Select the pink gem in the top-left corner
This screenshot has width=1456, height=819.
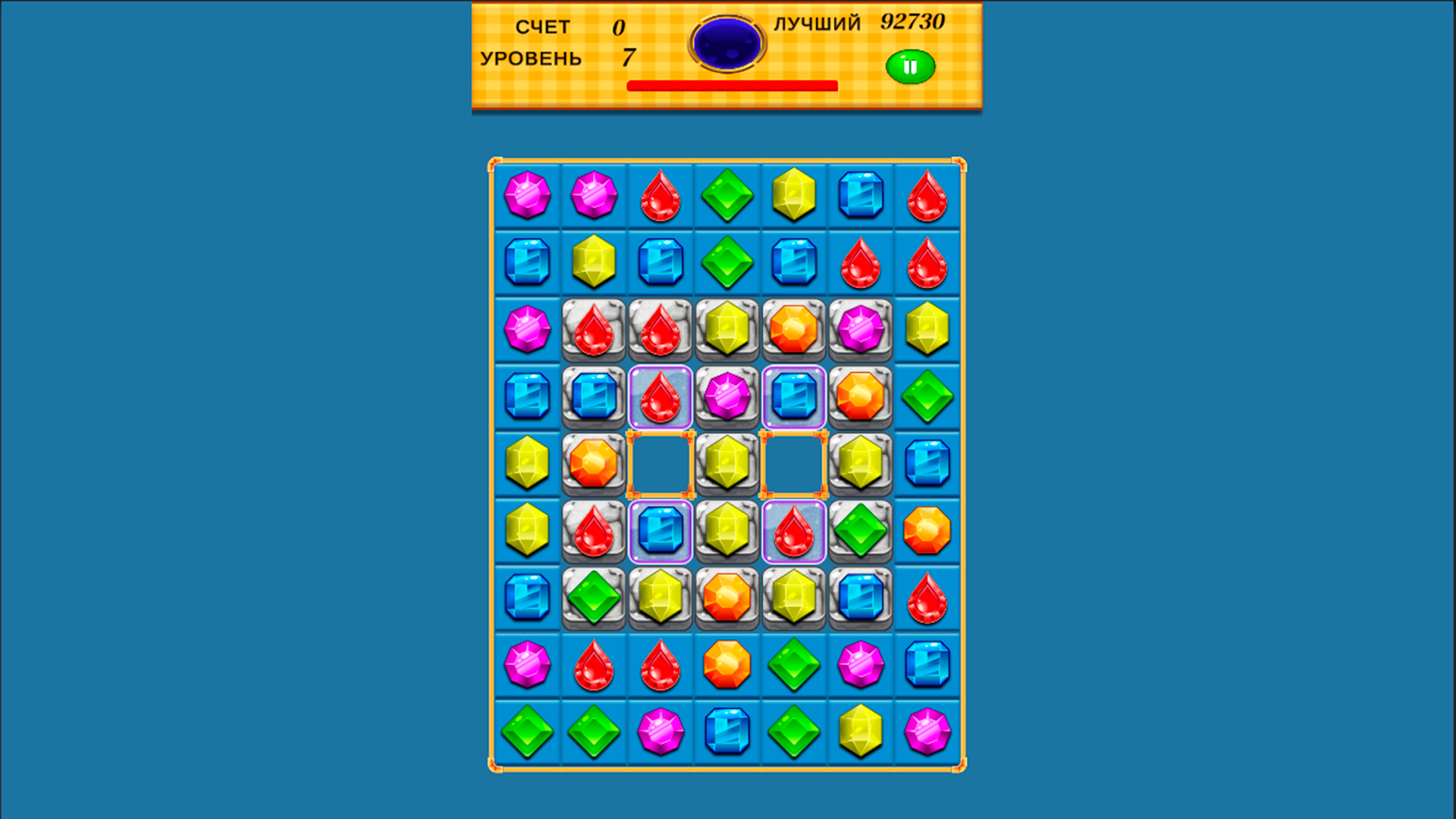[527, 196]
